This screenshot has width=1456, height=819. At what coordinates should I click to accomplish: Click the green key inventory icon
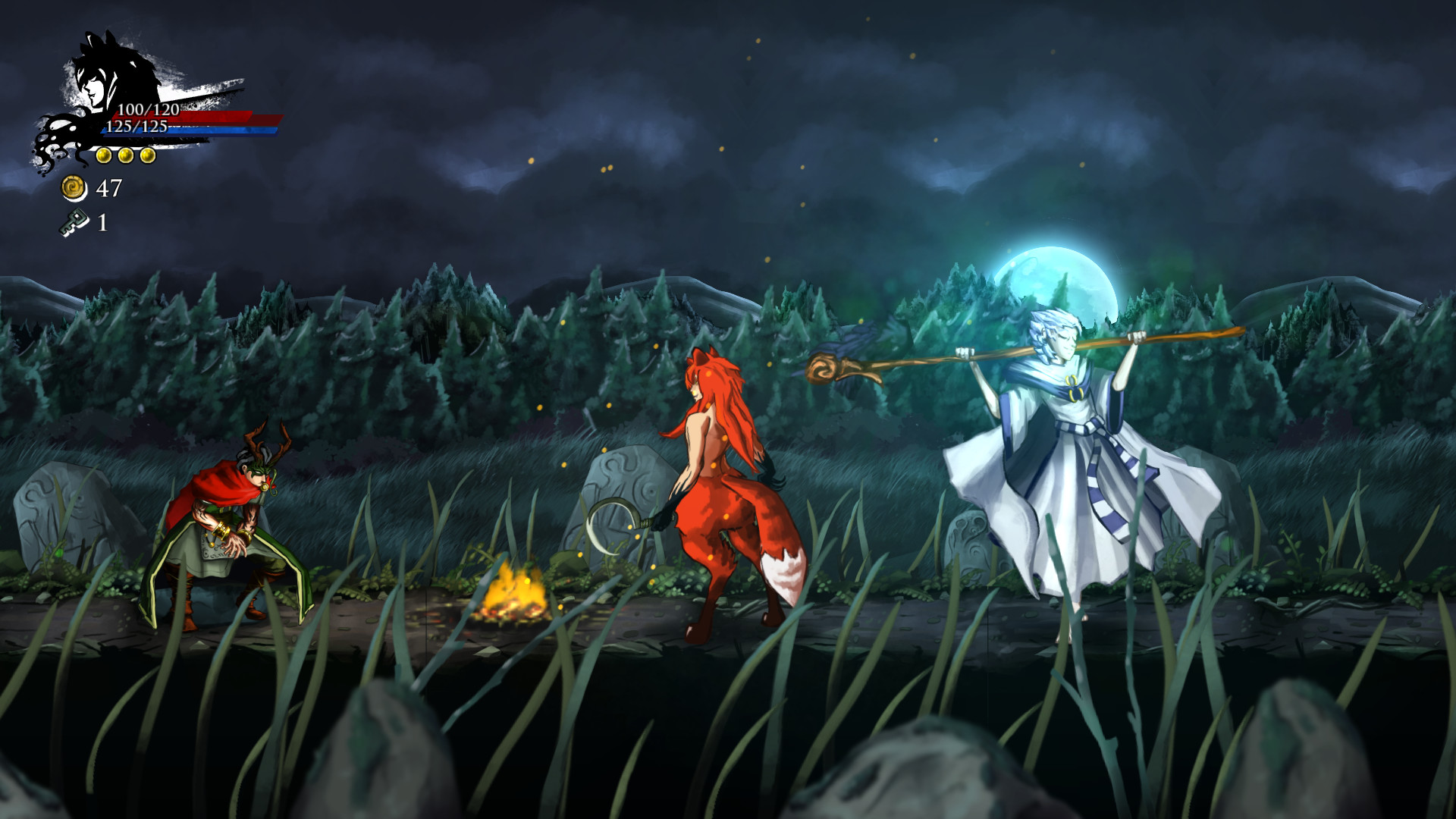point(75,223)
